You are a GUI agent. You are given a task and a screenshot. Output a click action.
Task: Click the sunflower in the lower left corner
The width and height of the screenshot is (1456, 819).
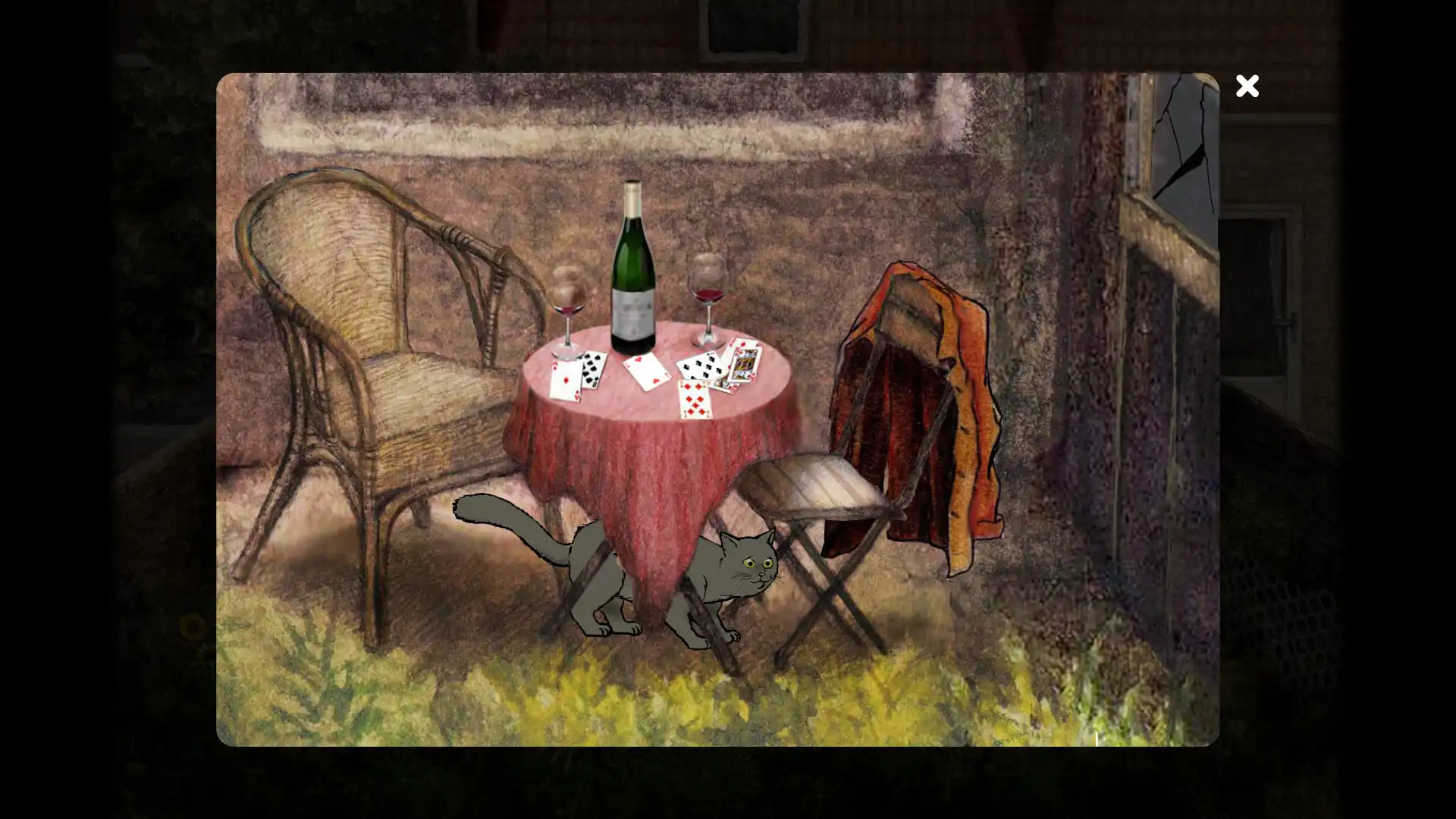[193, 626]
